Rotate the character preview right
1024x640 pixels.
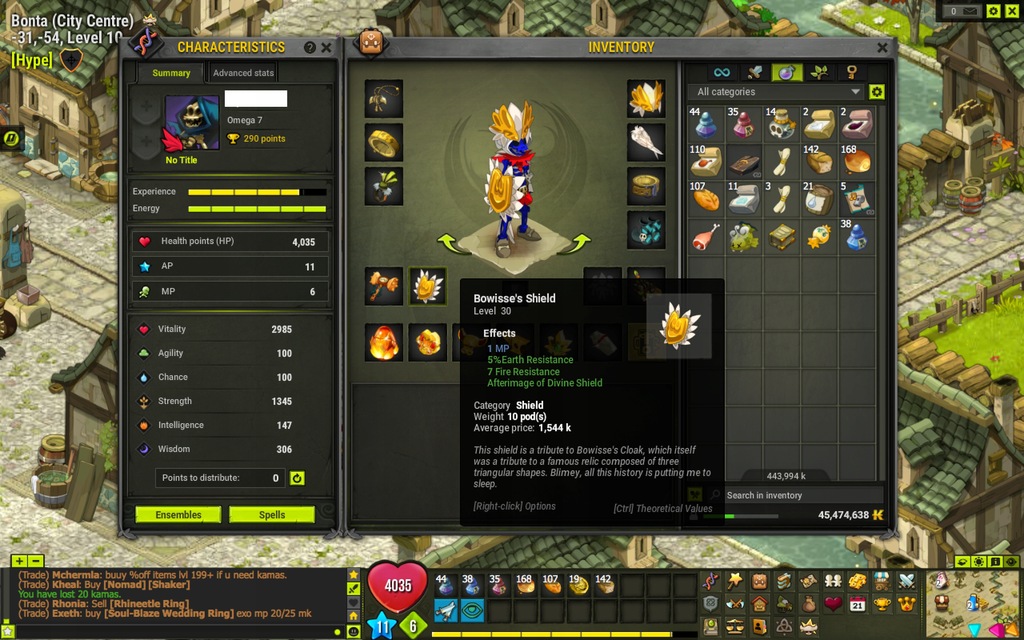pyautogui.click(x=578, y=243)
